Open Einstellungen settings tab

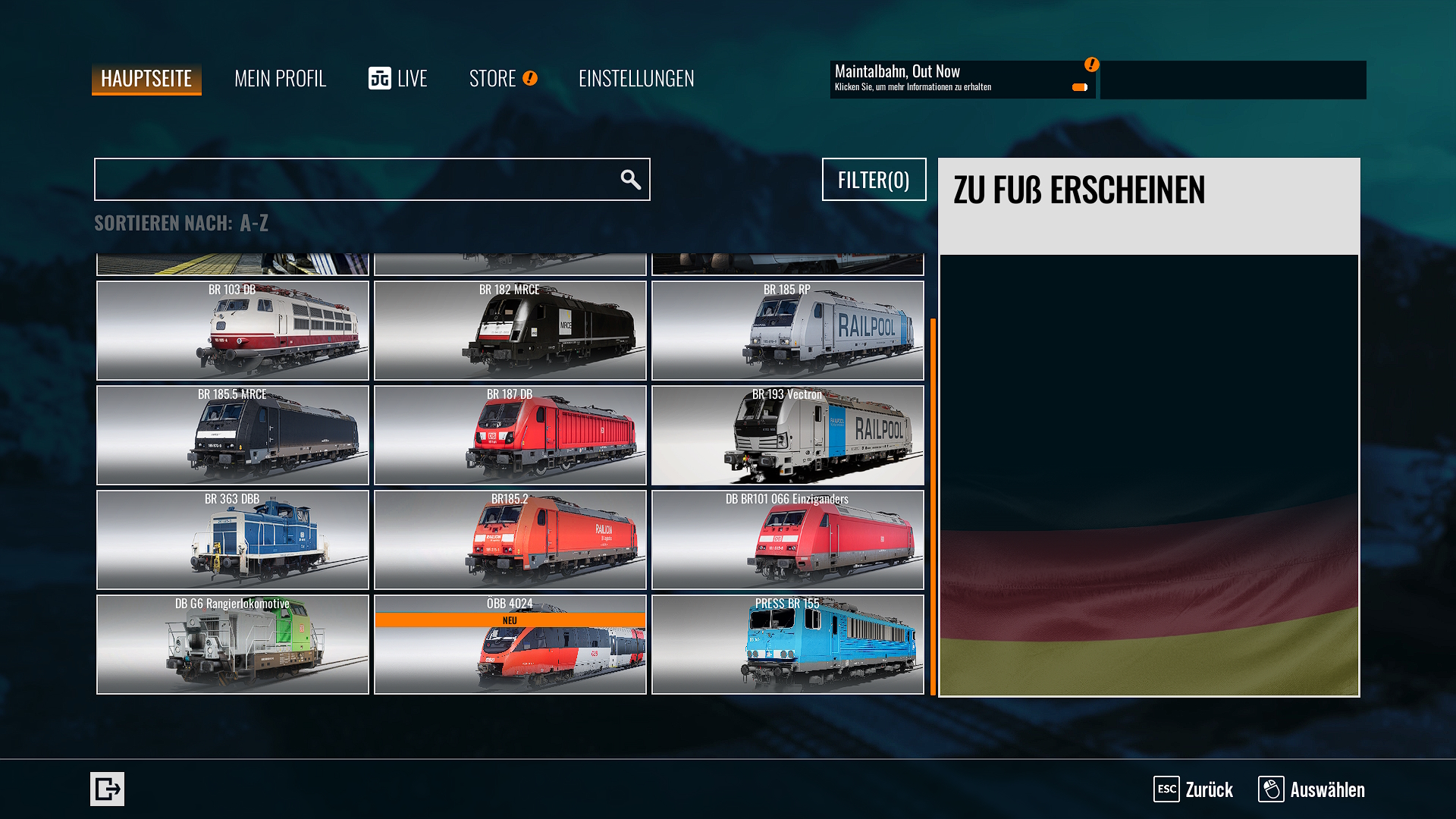[x=635, y=78]
